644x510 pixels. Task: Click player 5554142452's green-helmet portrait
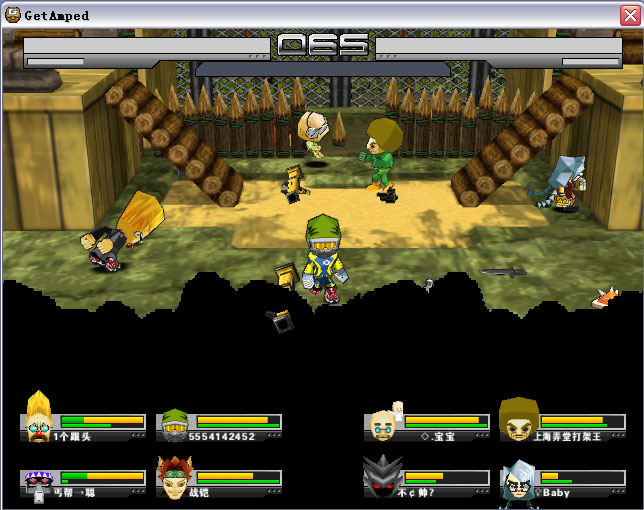(175, 425)
